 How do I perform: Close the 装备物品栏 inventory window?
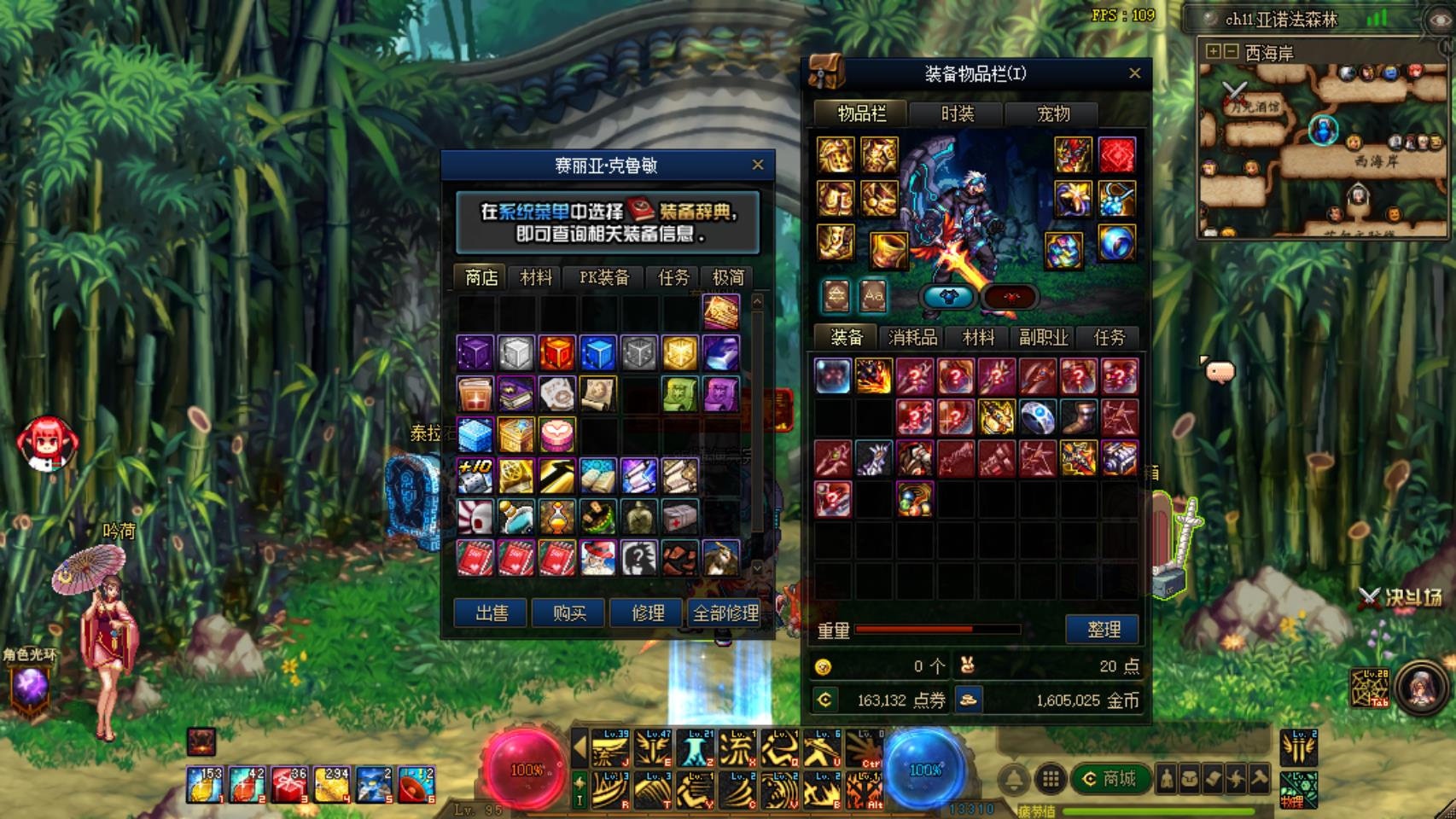pos(1134,73)
